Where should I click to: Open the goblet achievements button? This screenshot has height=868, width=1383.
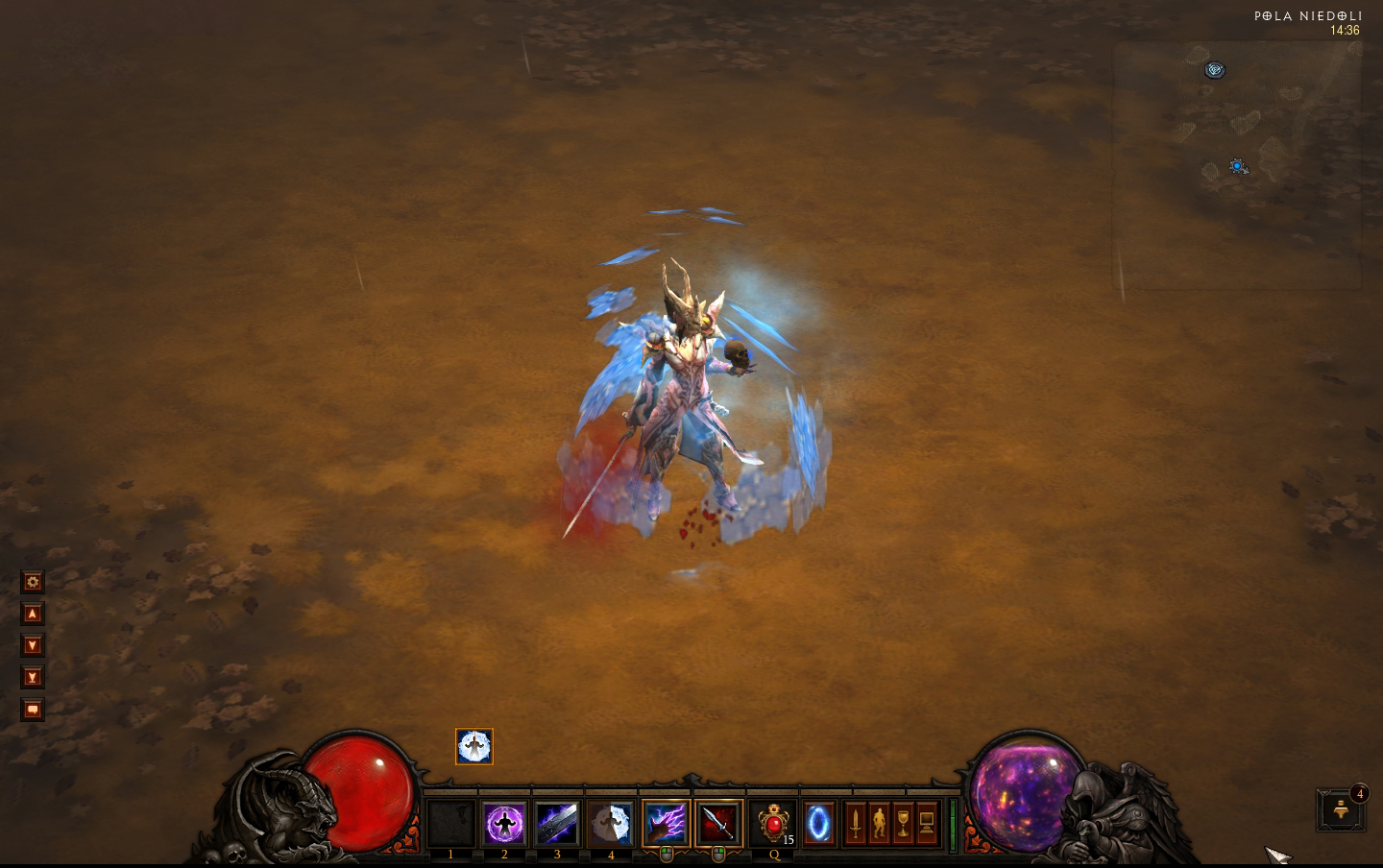(x=903, y=824)
